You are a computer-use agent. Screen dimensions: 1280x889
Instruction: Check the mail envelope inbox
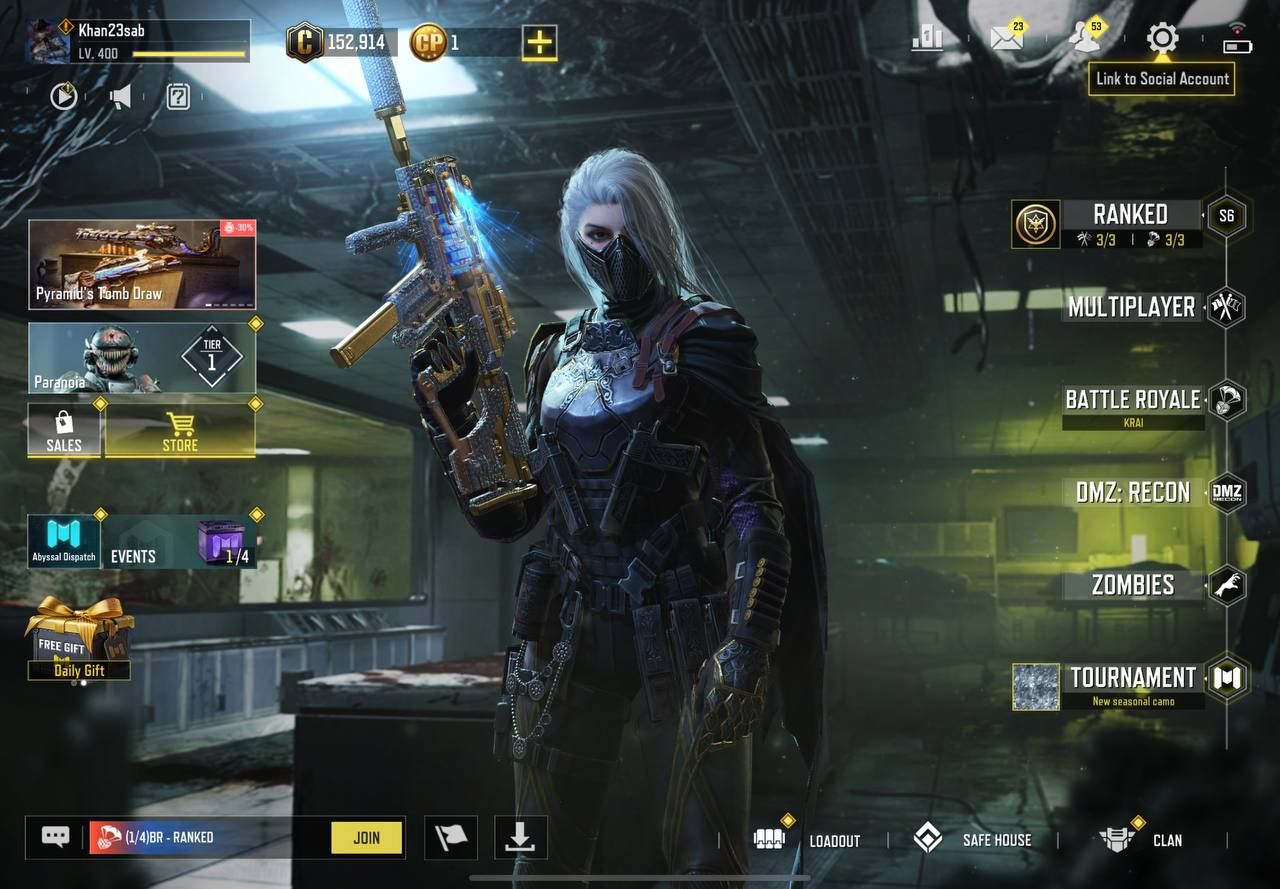[x=1007, y=39]
